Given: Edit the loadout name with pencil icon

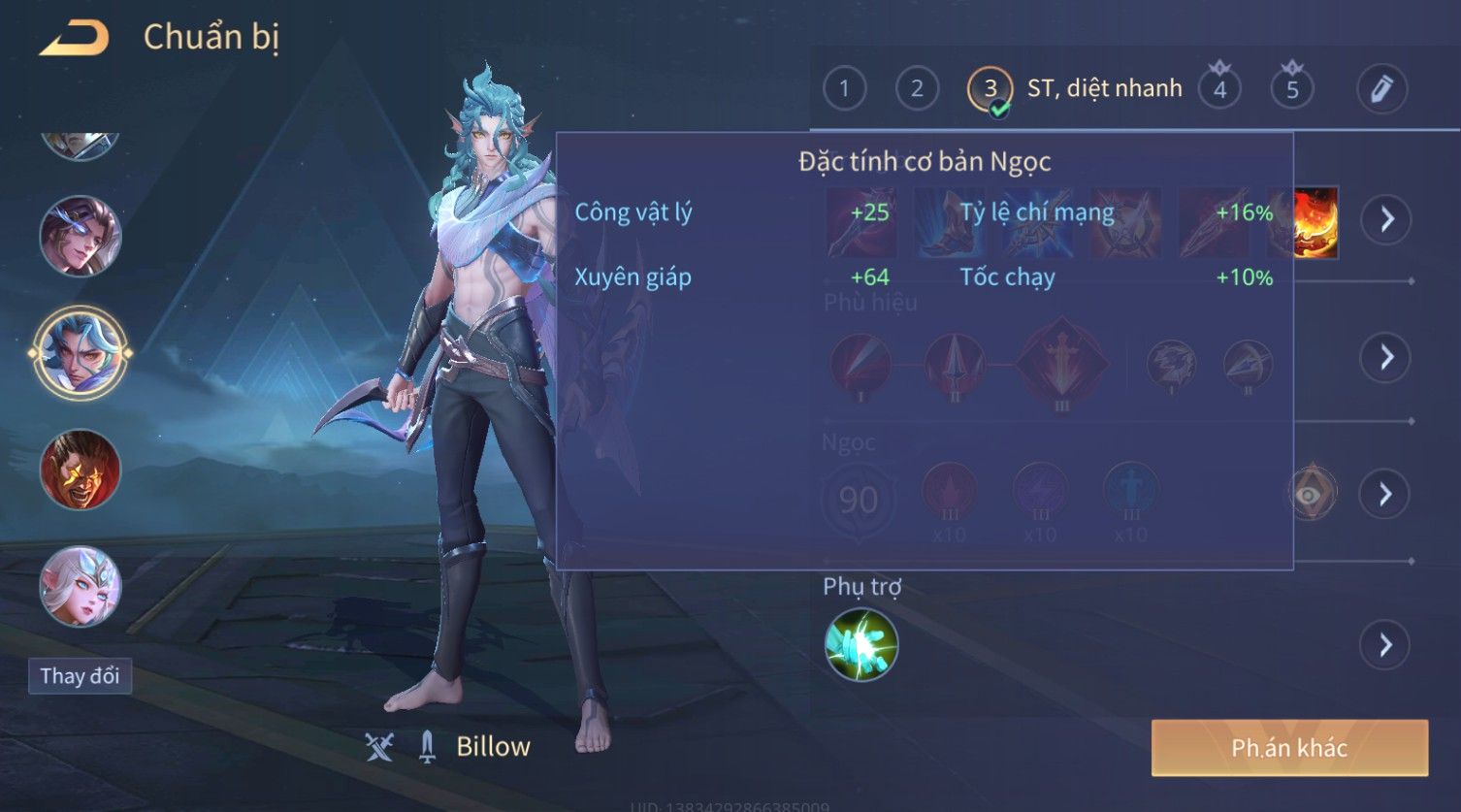Looking at the screenshot, I should (1381, 89).
